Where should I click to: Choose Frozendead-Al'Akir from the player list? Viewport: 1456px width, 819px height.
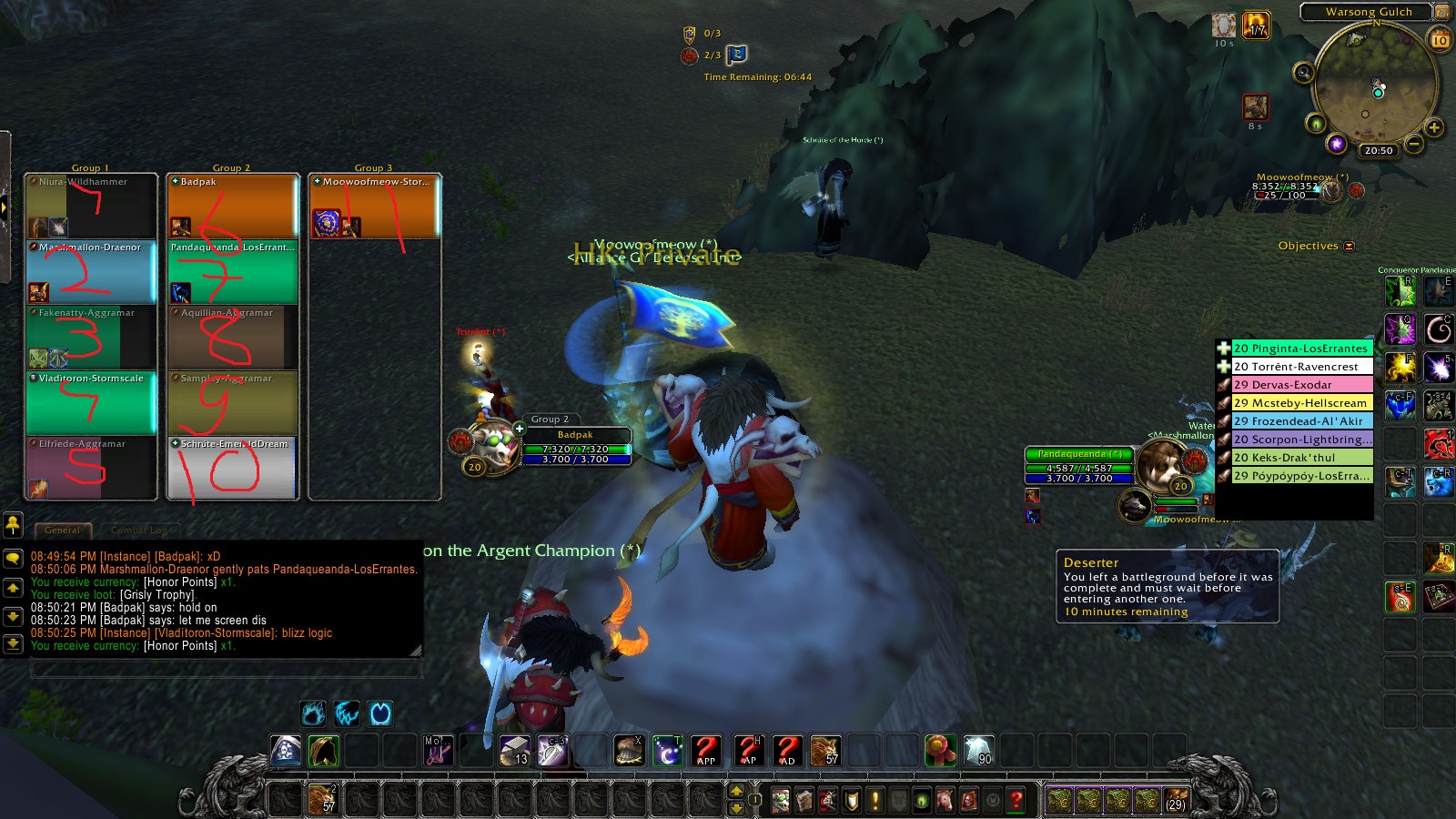1299,421
